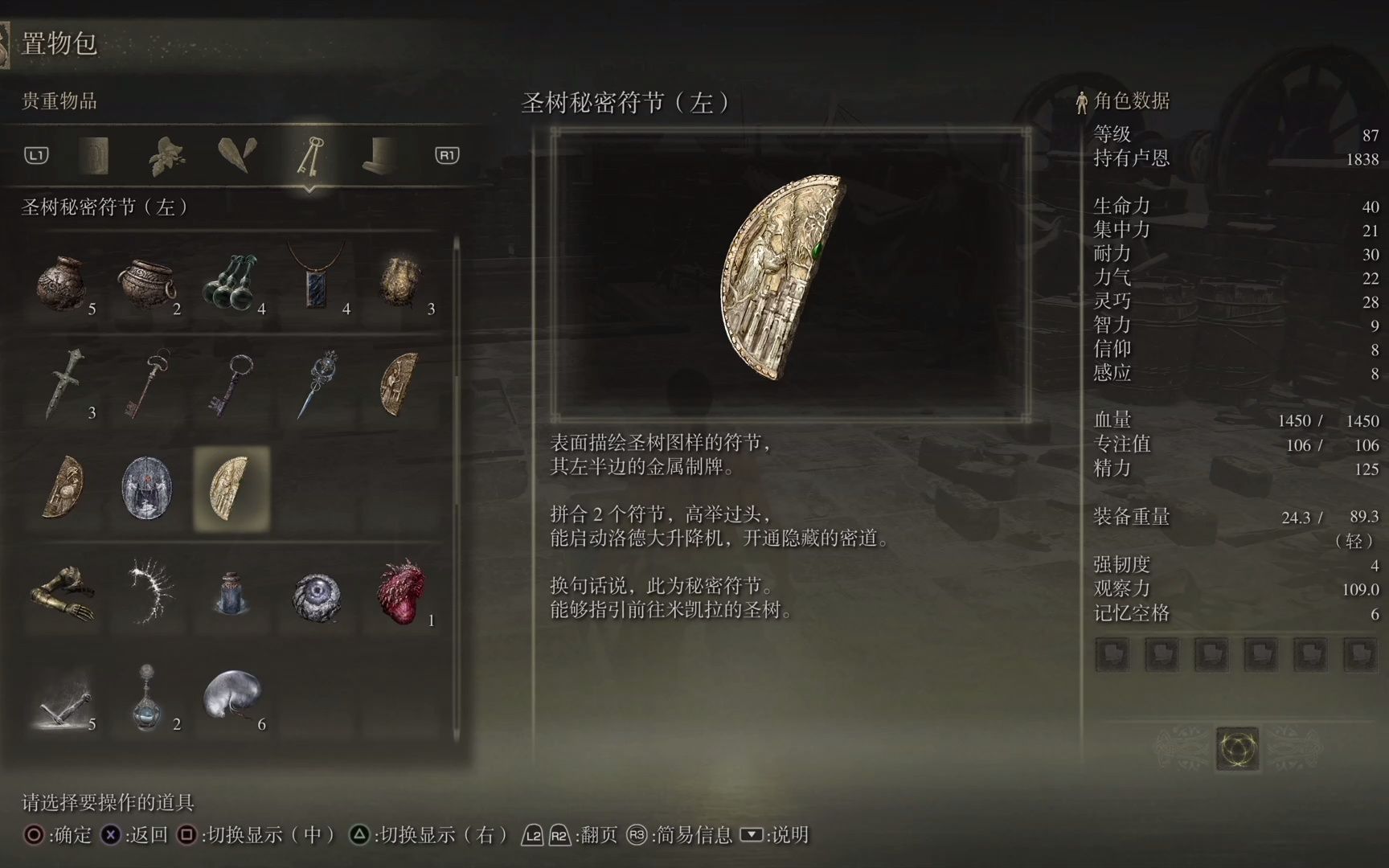1389x868 pixels.
Task: Choose the round silver Rold Medallion
Action: [x=147, y=488]
